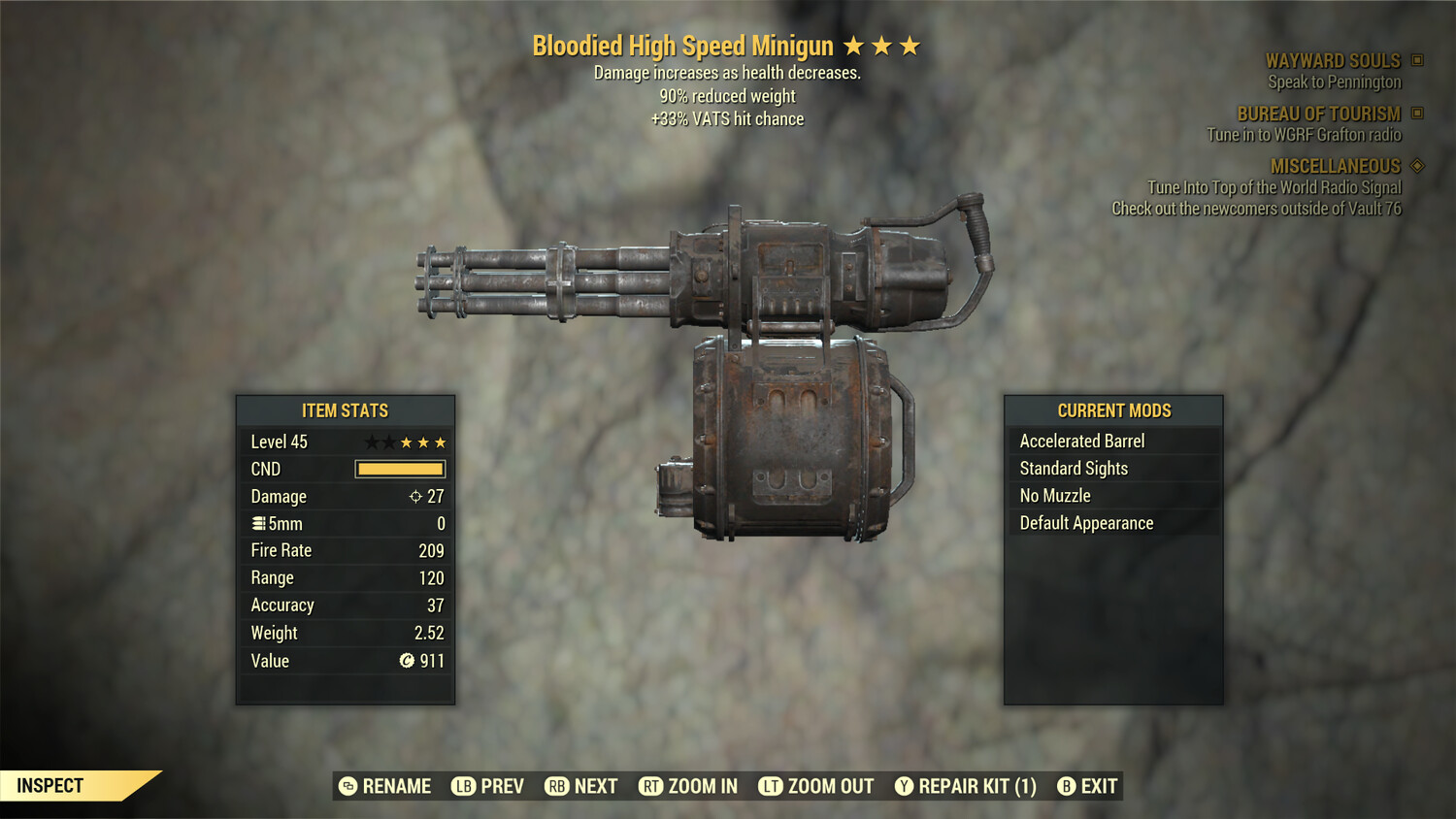The image size is (1456, 819).
Task: Click the Miscellaneous diamond objective icon
Action: click(x=1416, y=166)
